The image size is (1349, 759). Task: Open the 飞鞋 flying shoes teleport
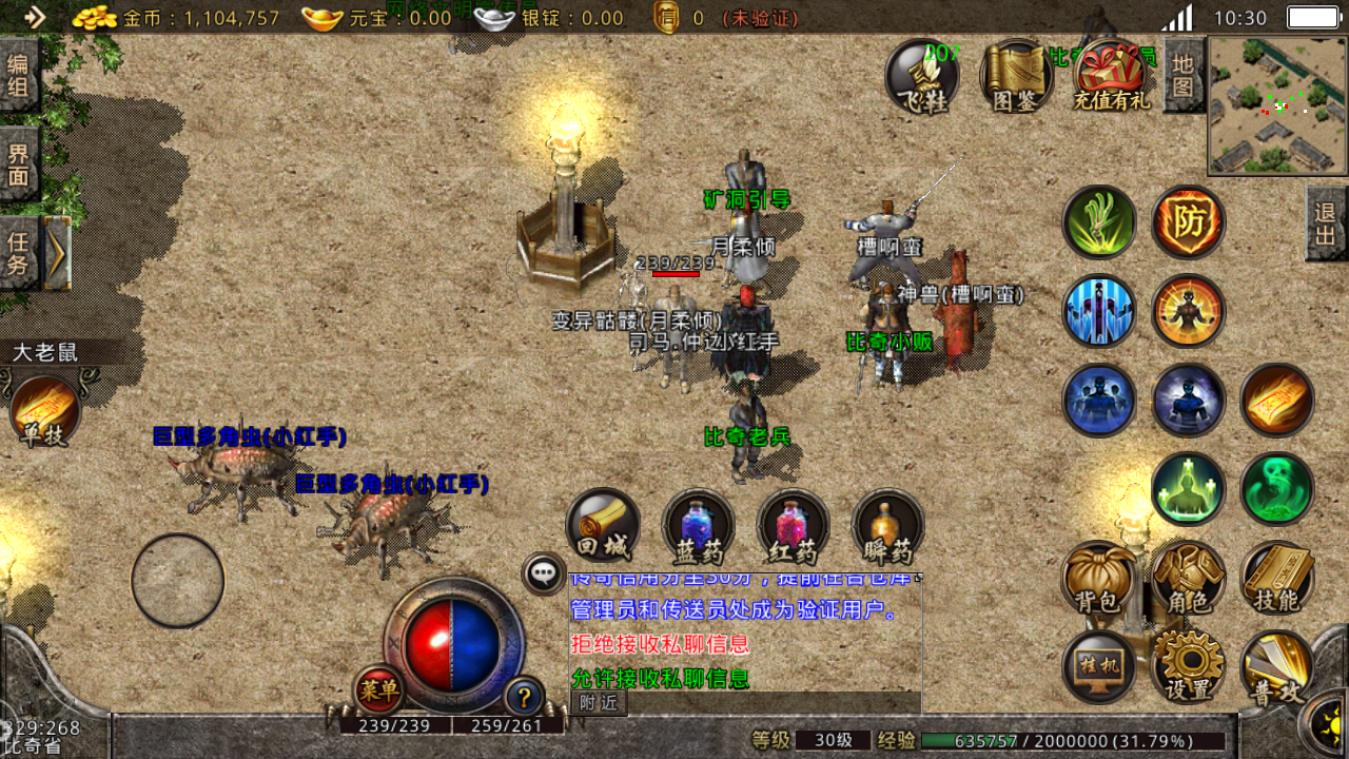point(921,76)
